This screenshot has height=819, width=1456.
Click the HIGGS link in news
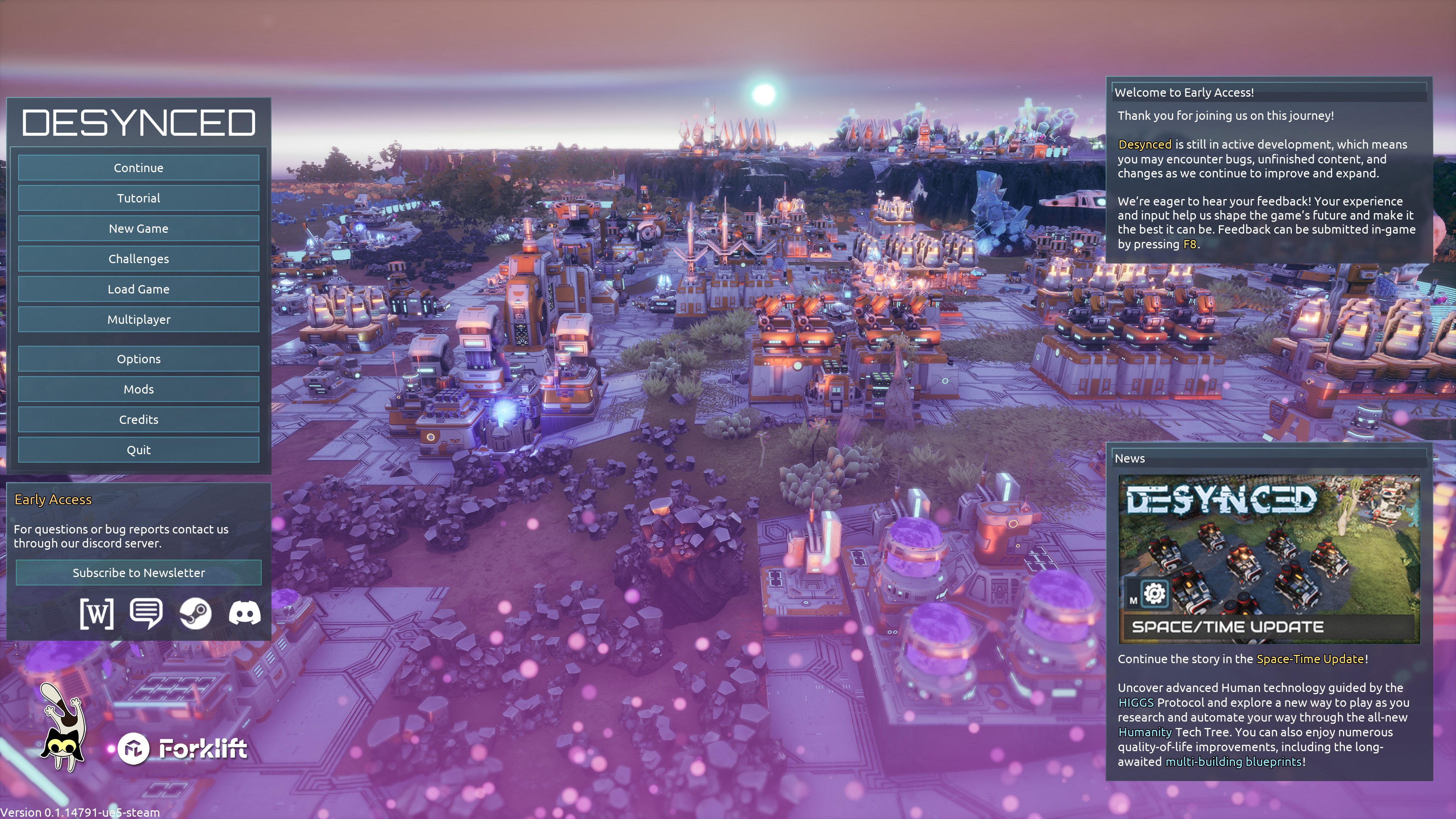tap(1136, 703)
